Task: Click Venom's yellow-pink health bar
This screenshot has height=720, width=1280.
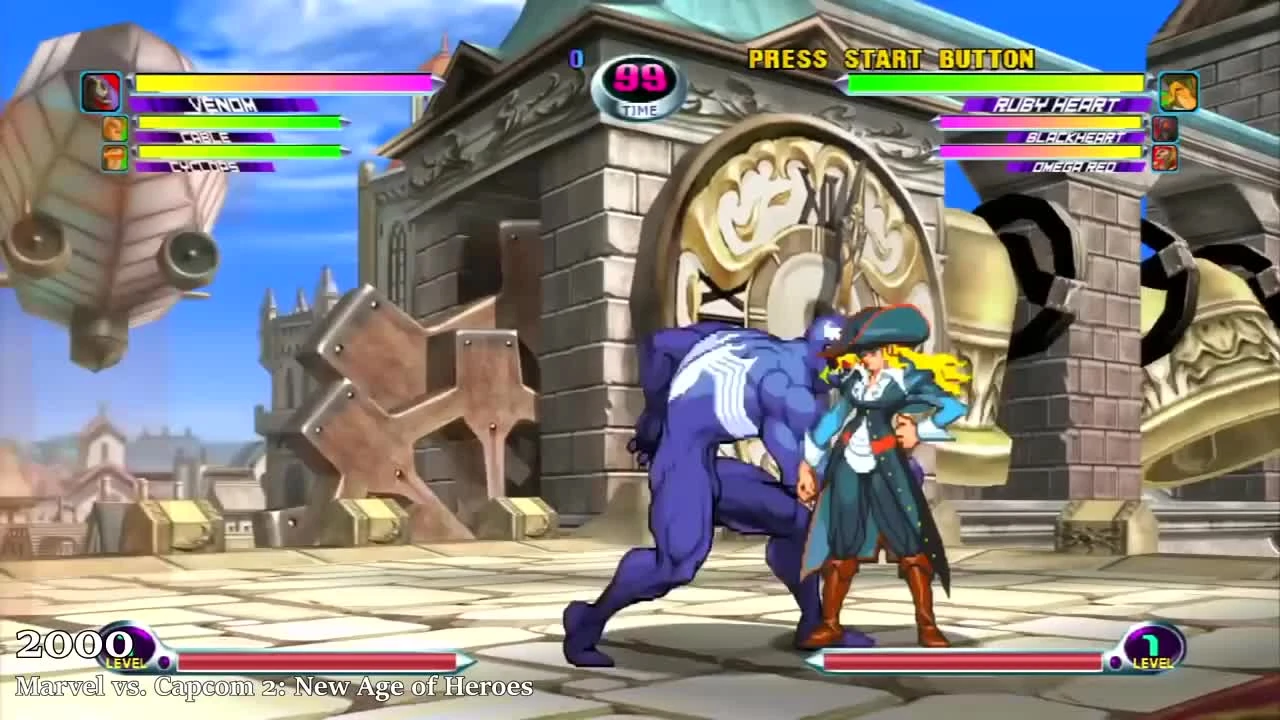Action: click(x=285, y=84)
